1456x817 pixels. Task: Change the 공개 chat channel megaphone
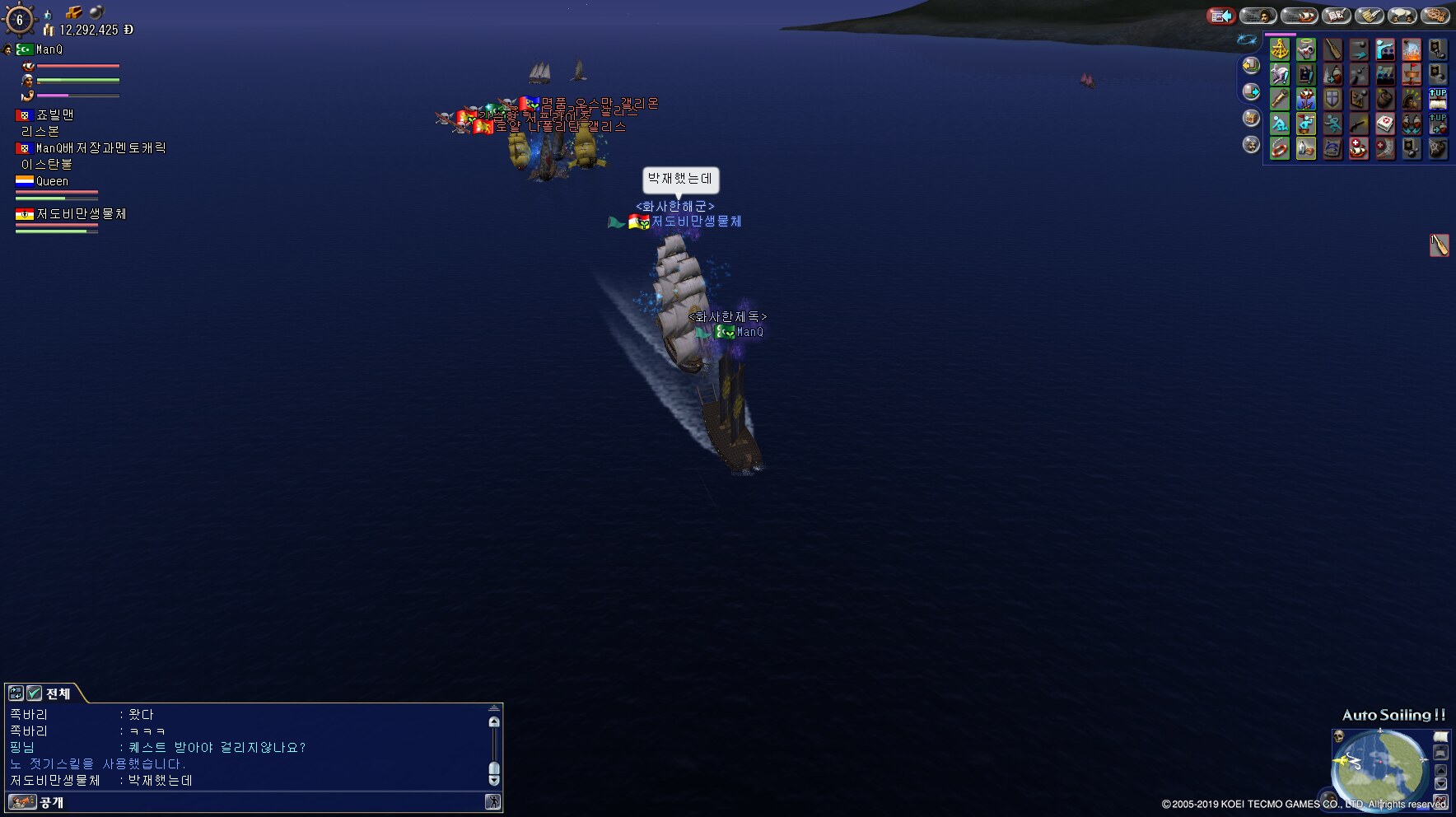(22, 802)
